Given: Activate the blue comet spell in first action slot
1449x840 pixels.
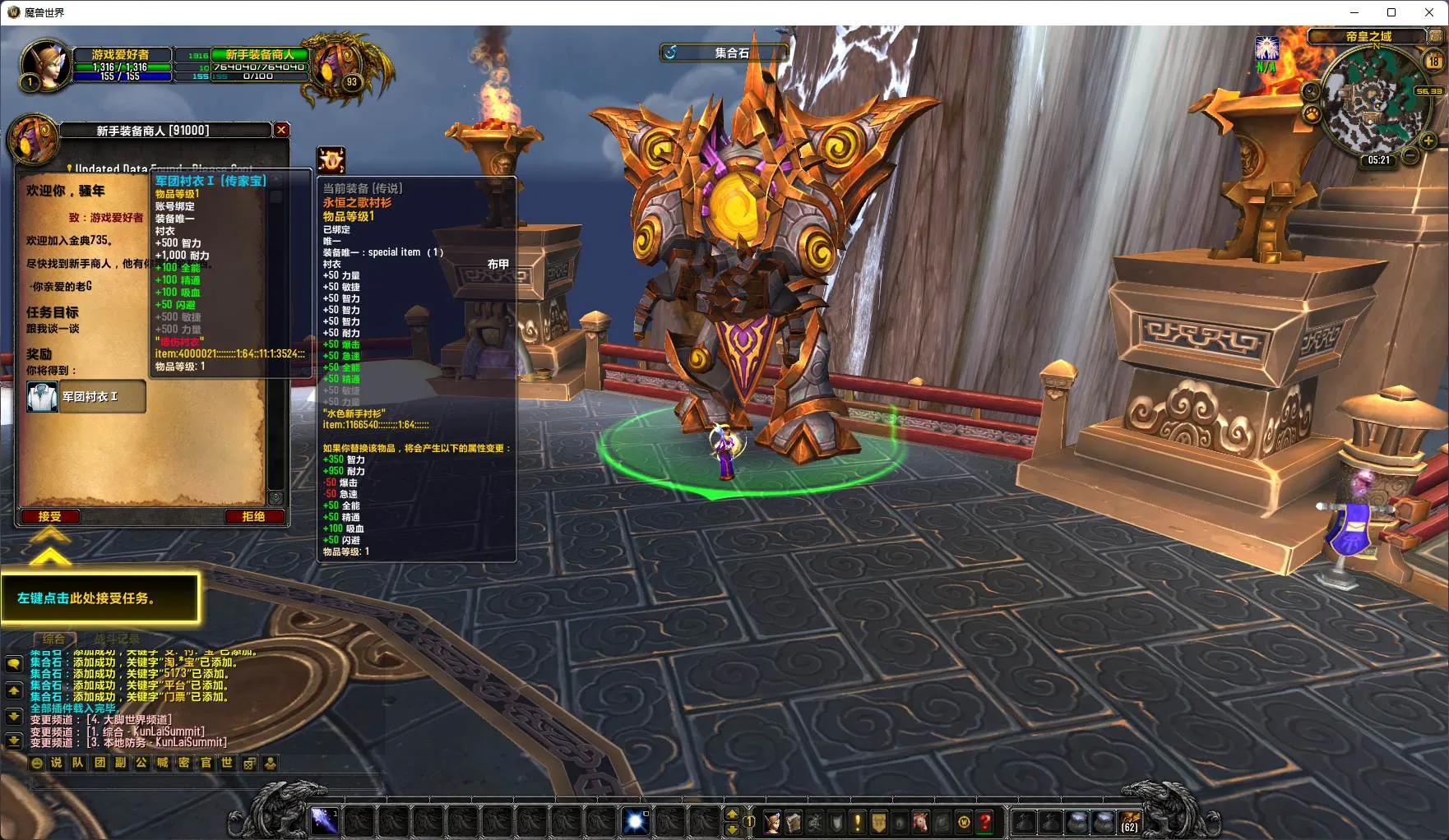Looking at the screenshot, I should pyautogui.click(x=324, y=821).
